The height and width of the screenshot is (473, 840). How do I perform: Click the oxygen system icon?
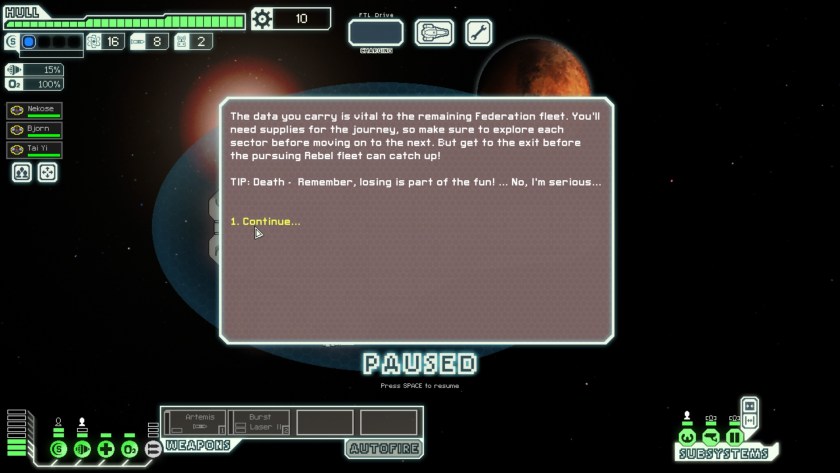pyautogui.click(x=129, y=449)
